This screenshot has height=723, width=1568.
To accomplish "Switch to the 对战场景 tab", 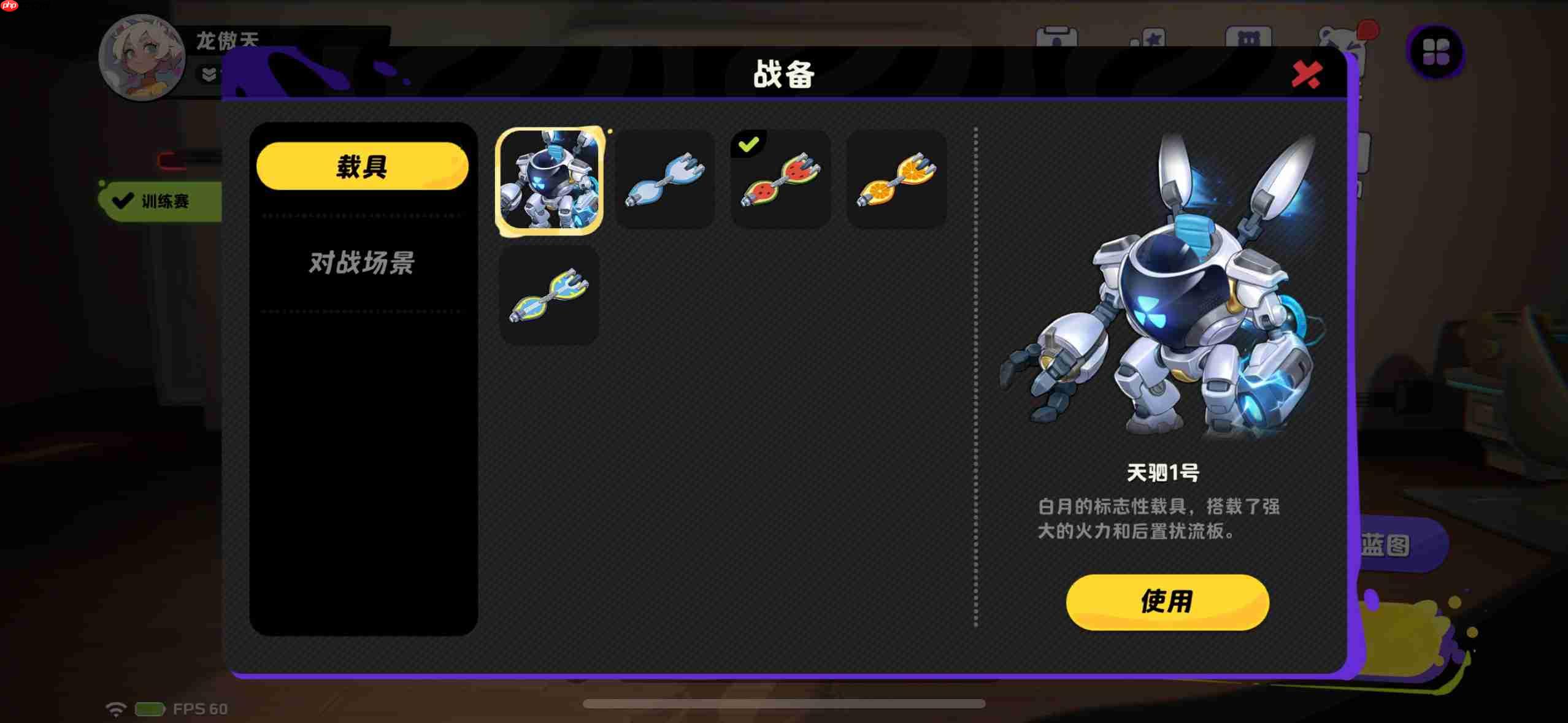I will [x=361, y=264].
